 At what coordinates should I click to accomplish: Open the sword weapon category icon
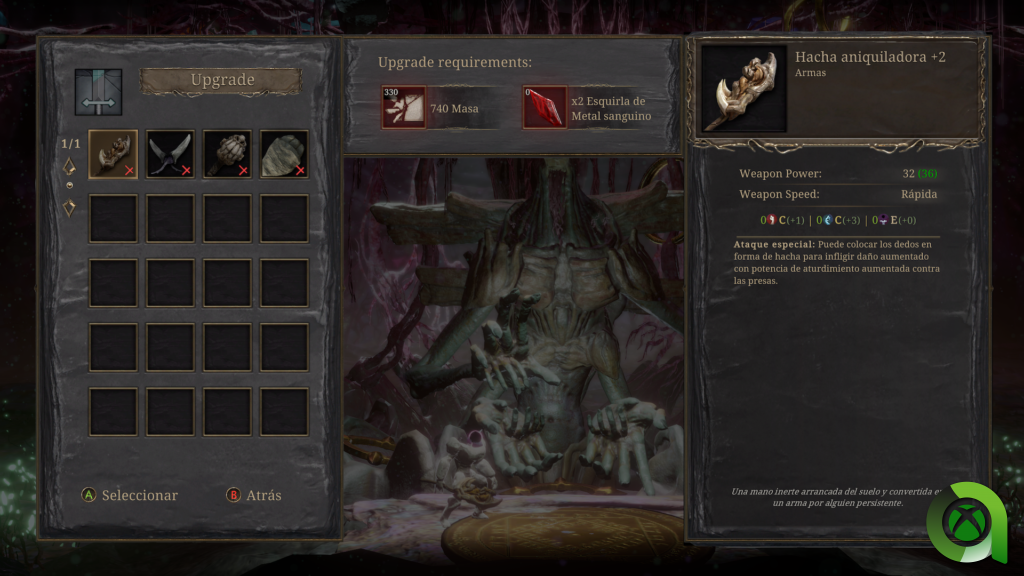(x=98, y=92)
